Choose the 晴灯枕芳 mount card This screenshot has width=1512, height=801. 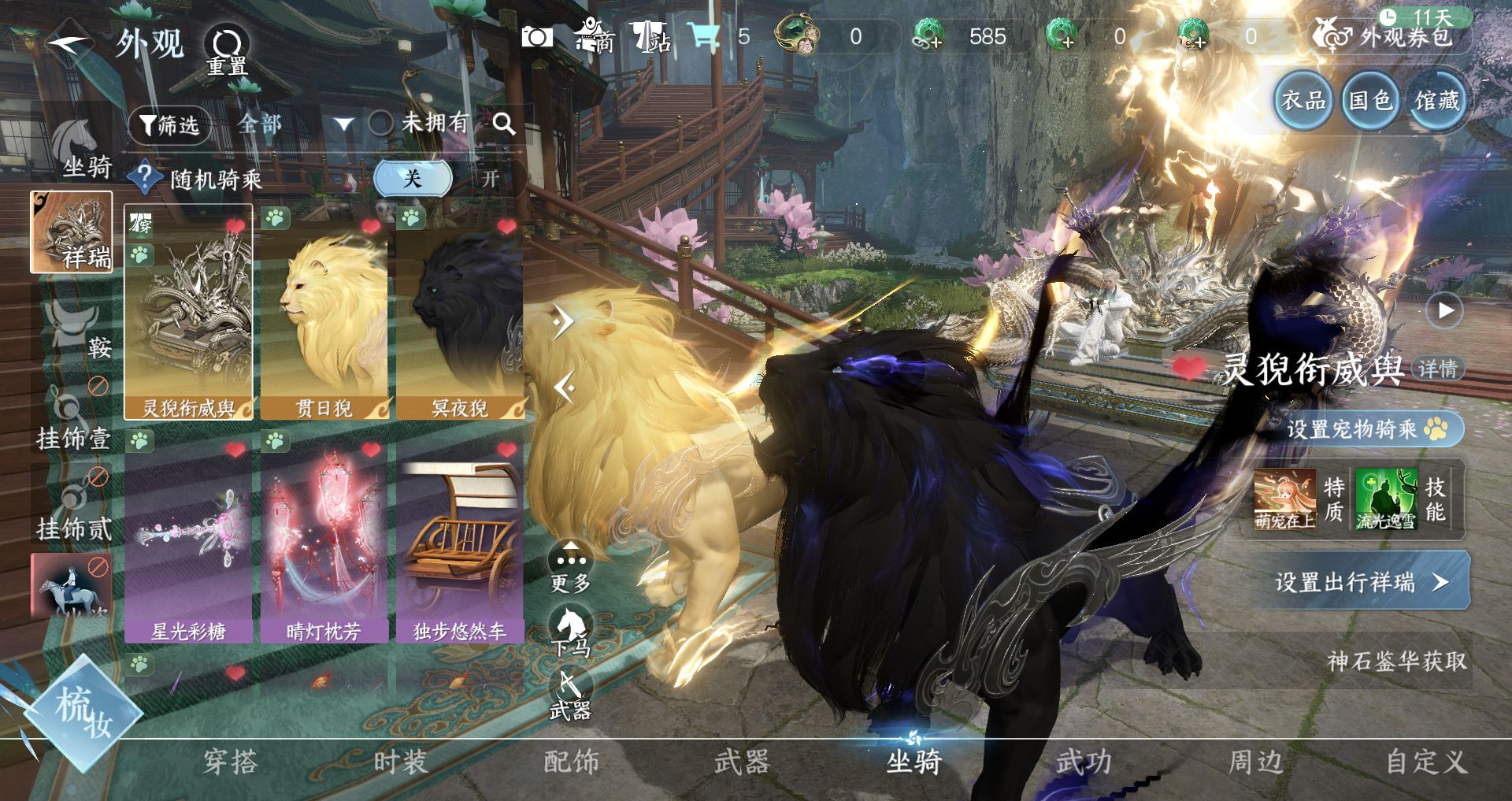coord(324,540)
